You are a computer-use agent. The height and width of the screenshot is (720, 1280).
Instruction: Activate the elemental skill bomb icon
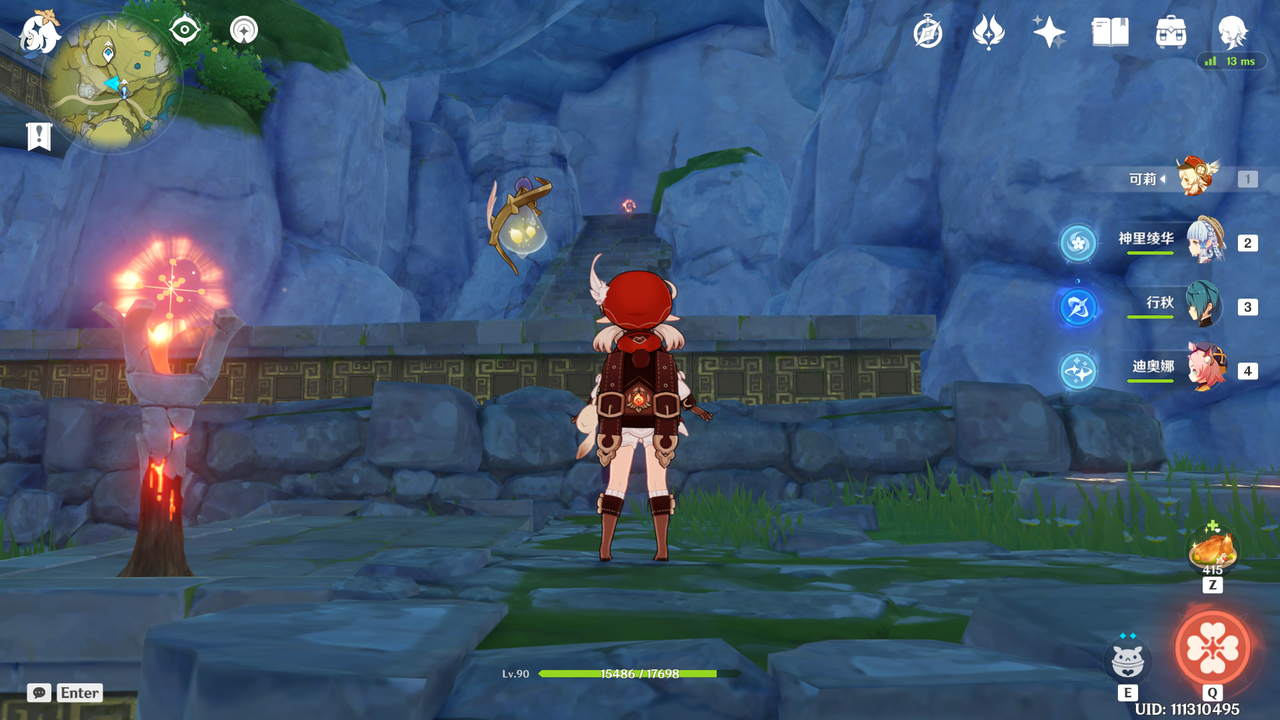coord(1128,660)
